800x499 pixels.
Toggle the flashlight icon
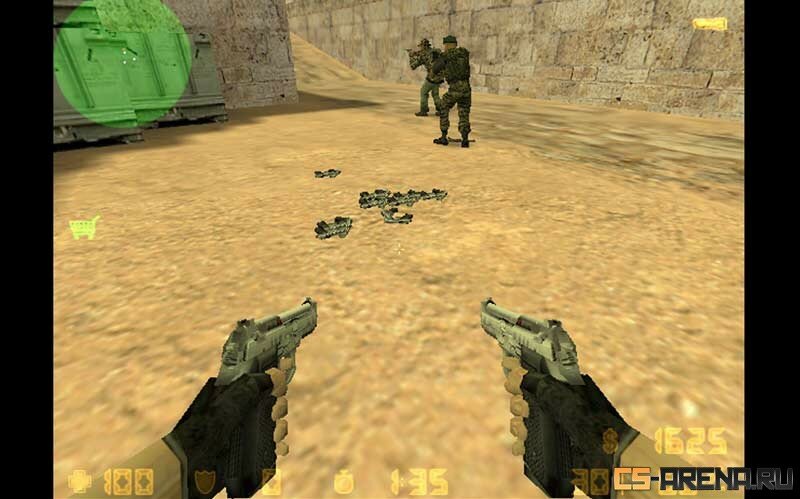pyautogui.click(x=709, y=24)
